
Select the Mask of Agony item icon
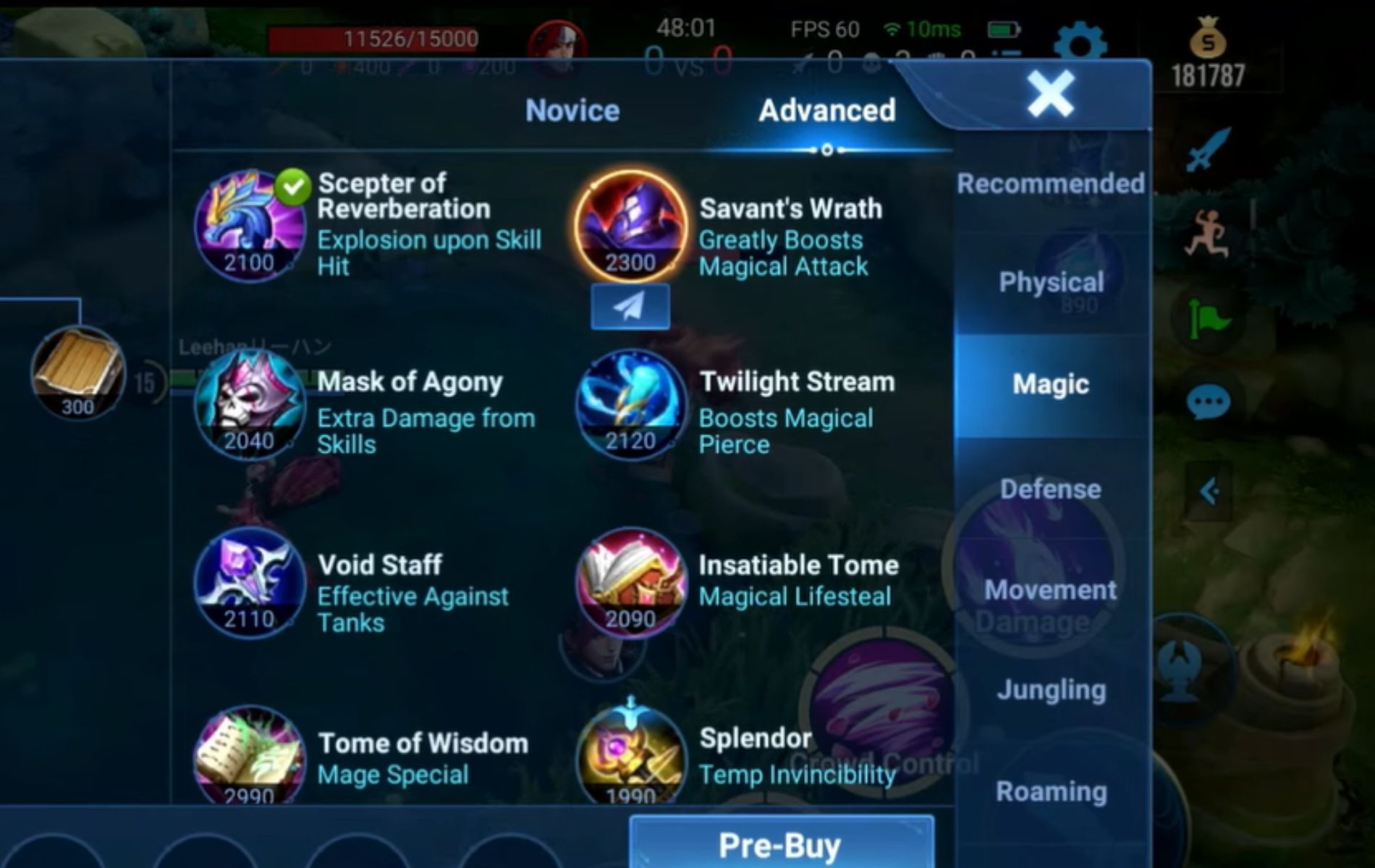(250, 405)
